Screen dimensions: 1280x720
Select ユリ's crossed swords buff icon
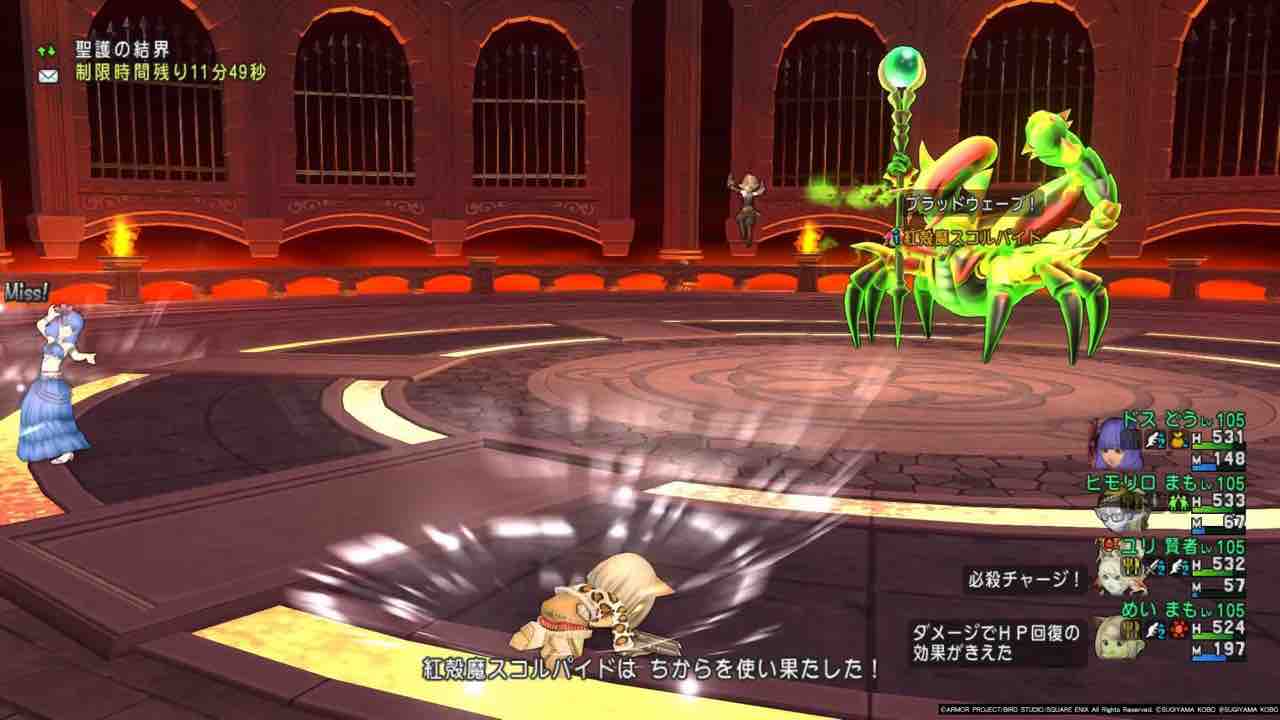[x=1152, y=568]
